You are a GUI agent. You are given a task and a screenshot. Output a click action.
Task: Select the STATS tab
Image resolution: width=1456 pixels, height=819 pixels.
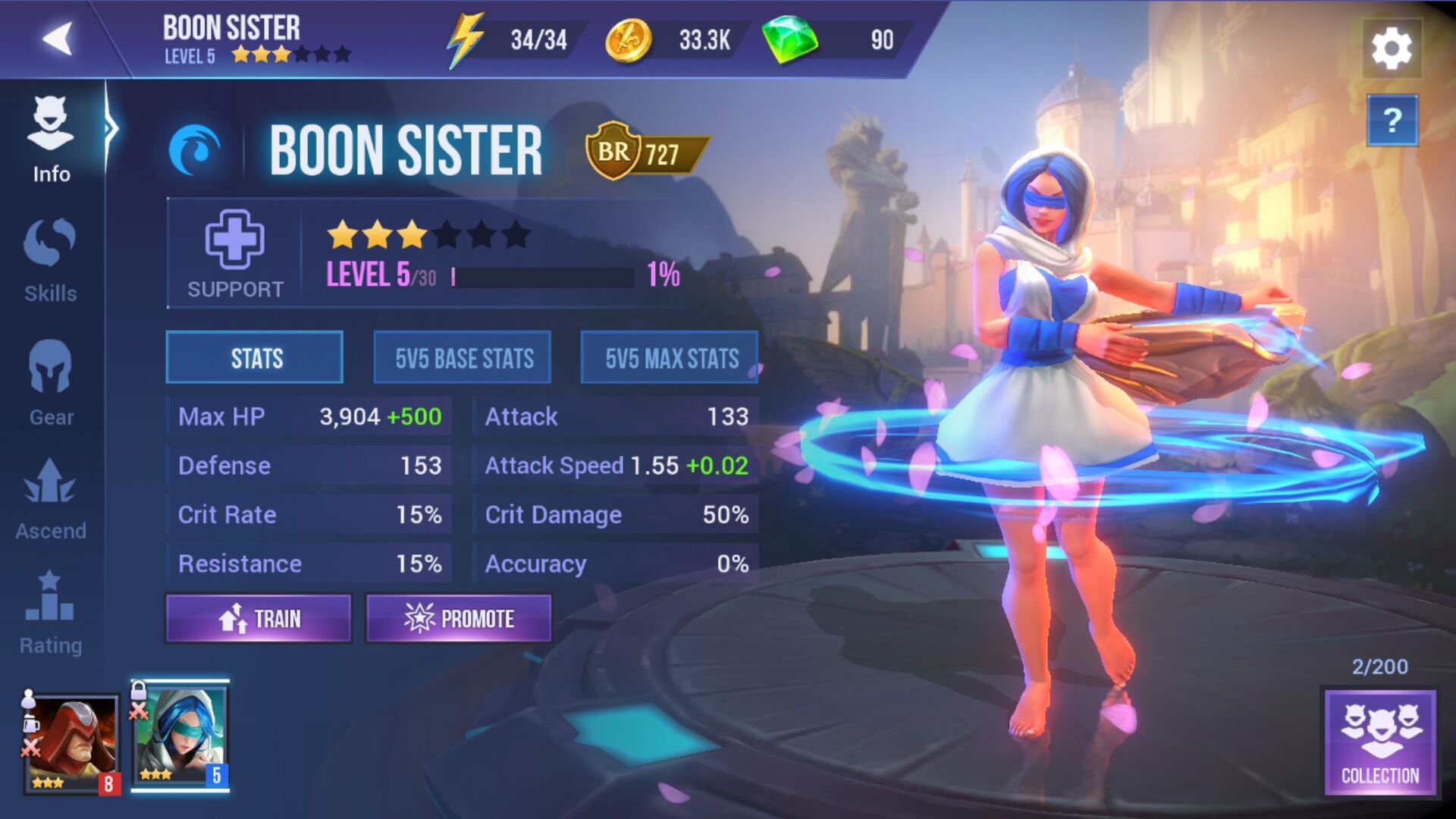click(x=254, y=357)
